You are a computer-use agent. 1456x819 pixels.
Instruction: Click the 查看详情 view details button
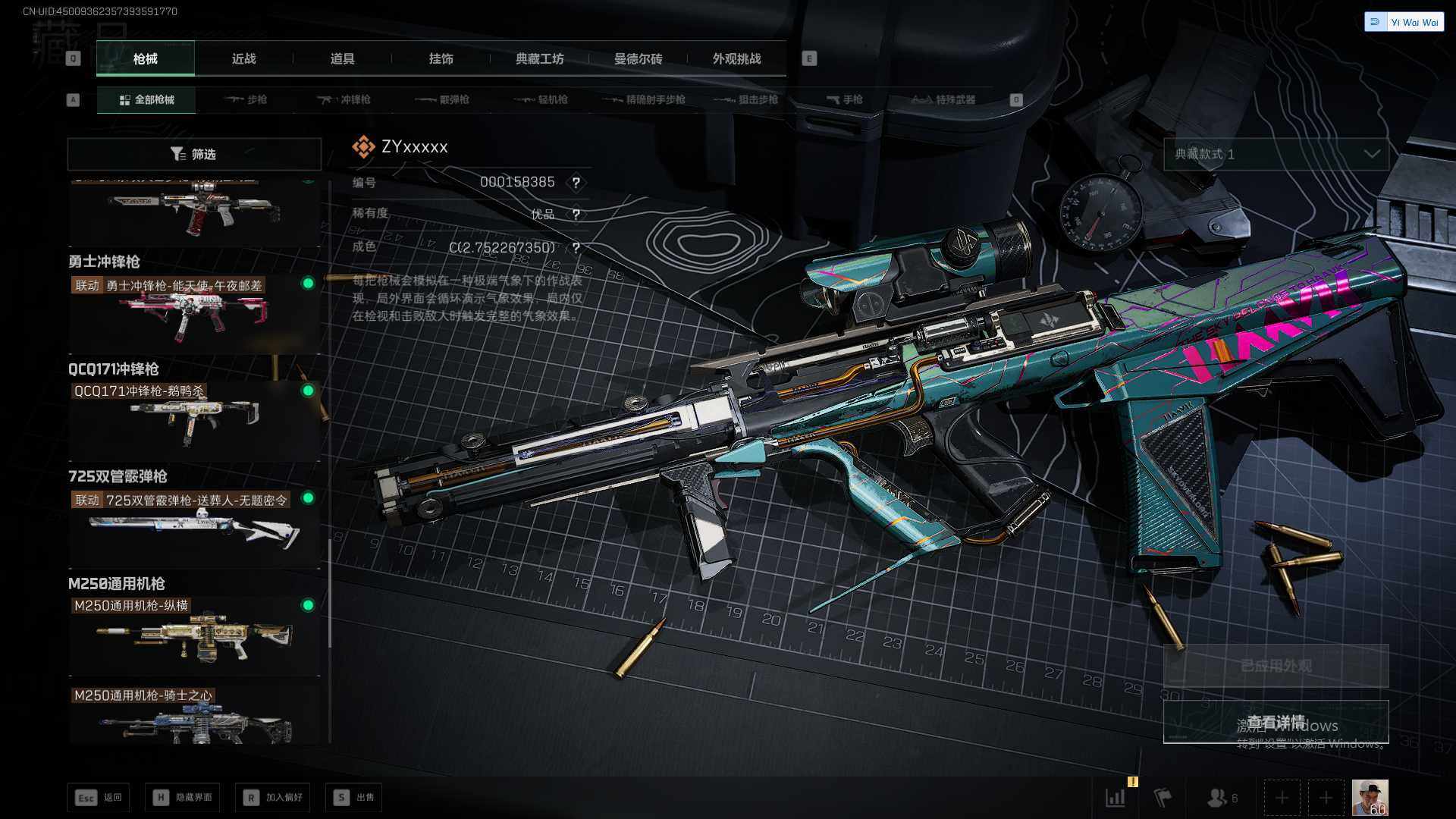click(1276, 722)
